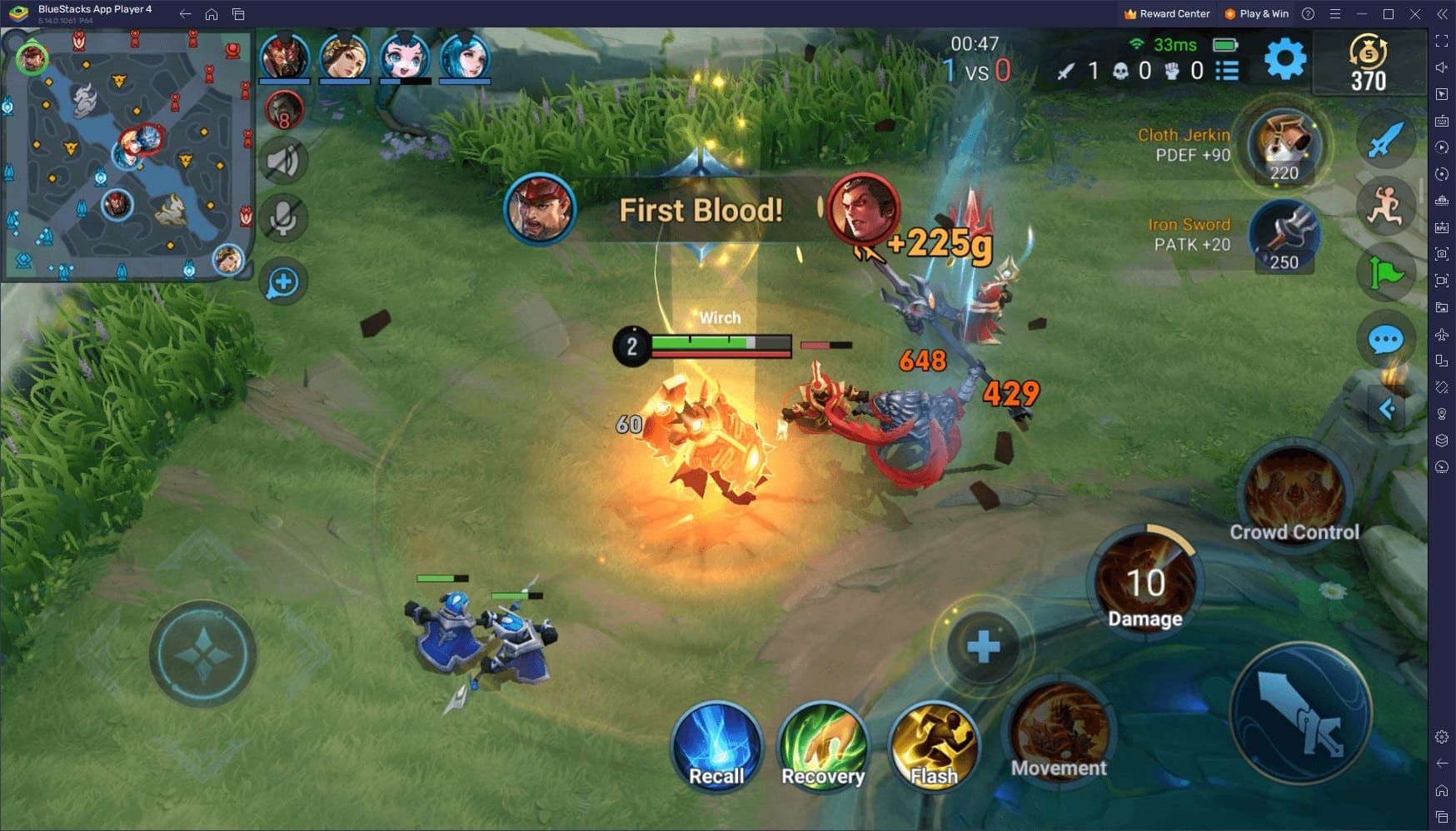Open in-game chat with the speech bubble

point(1384,340)
